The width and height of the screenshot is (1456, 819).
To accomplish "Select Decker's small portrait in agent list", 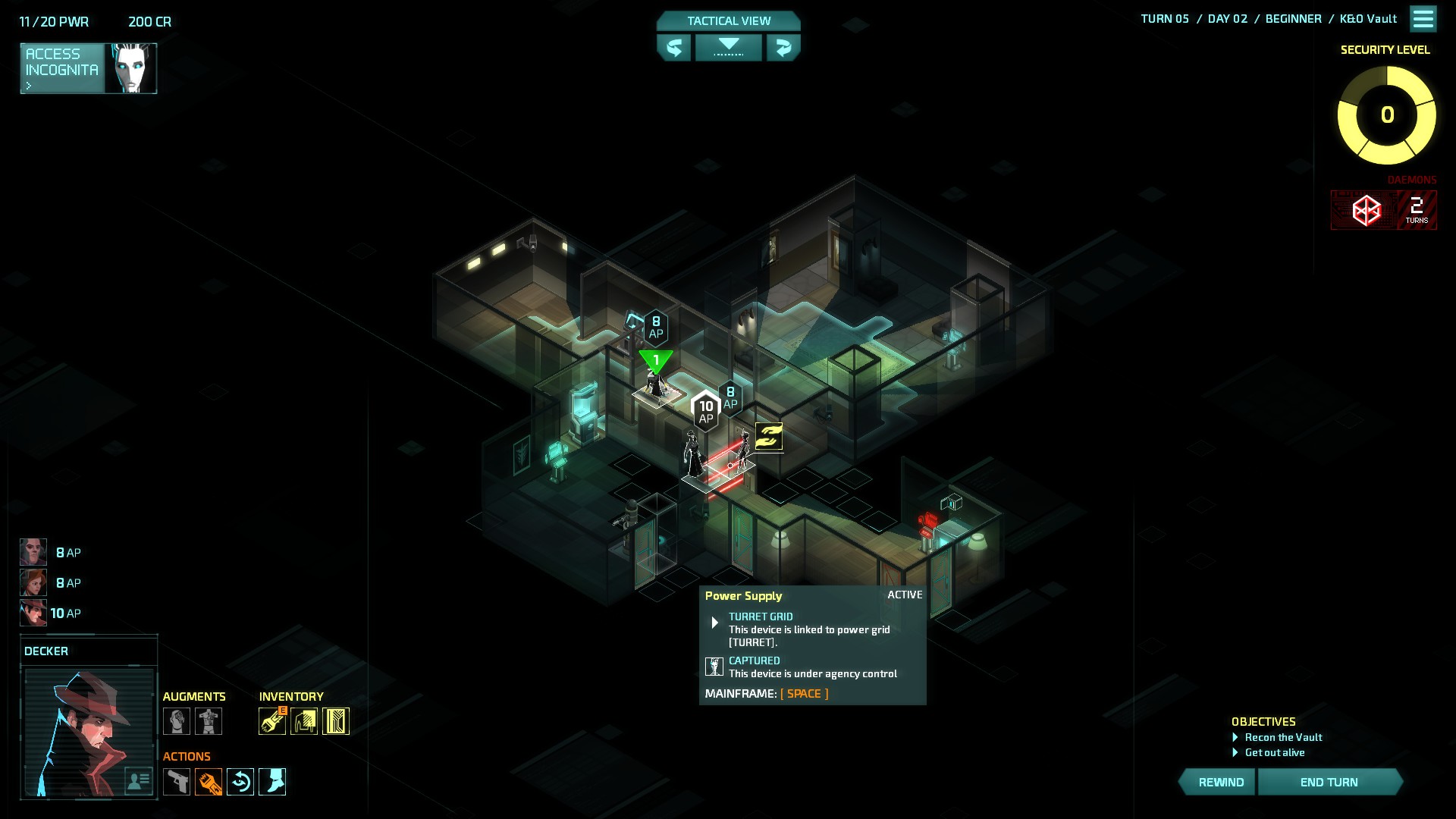I will pos(33,613).
